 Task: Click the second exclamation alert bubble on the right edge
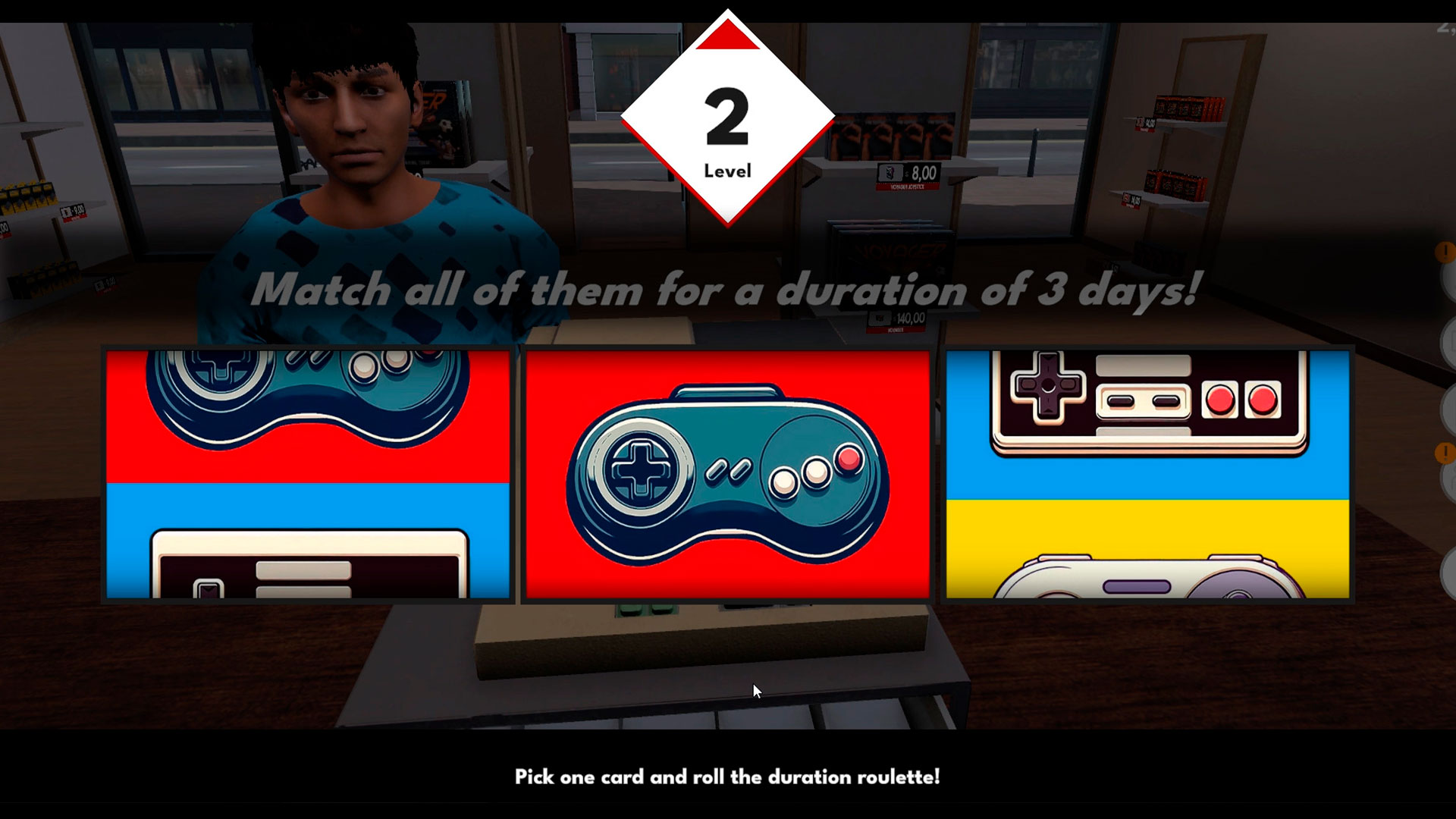(1445, 451)
